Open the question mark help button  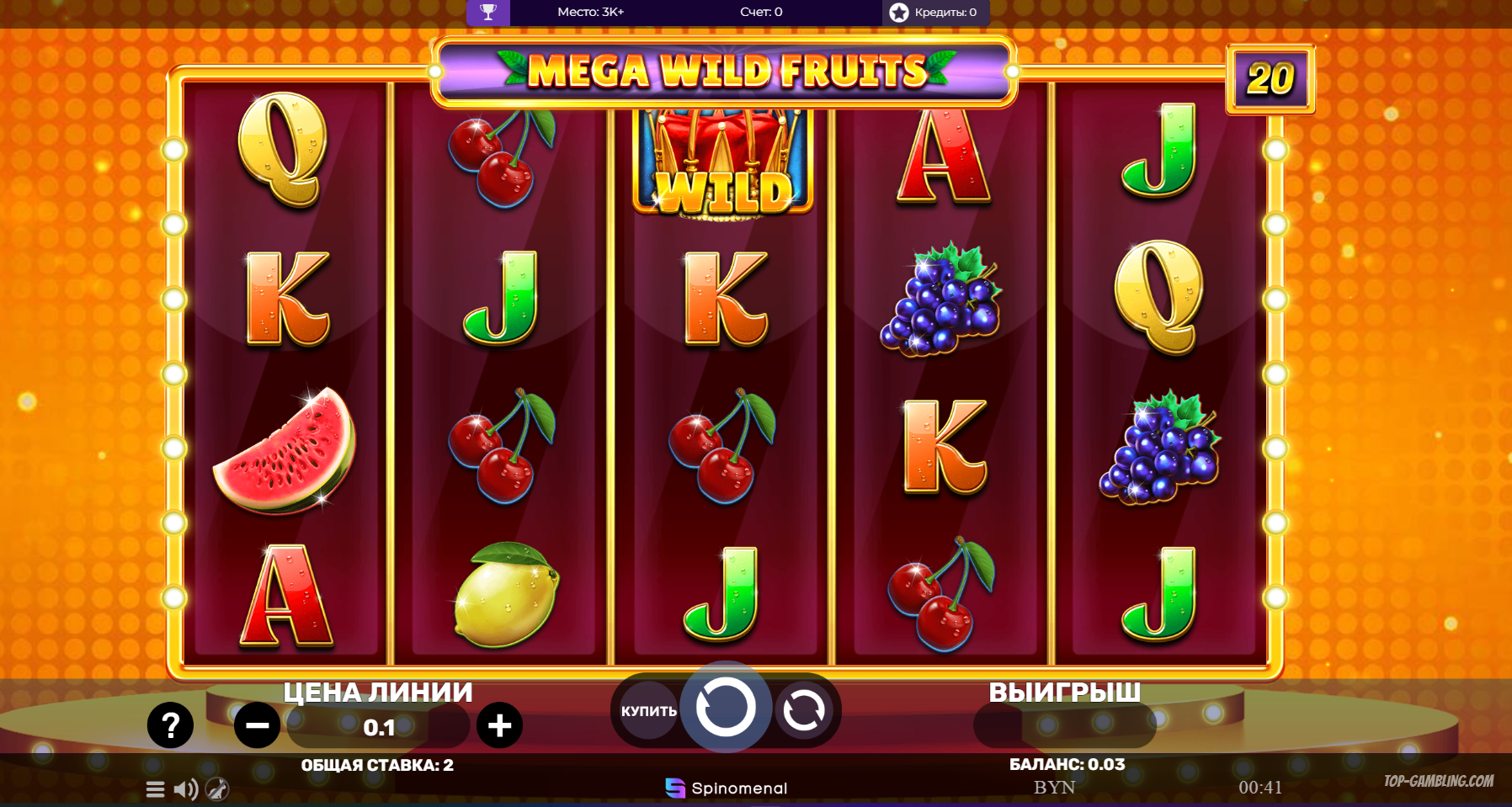(x=170, y=725)
